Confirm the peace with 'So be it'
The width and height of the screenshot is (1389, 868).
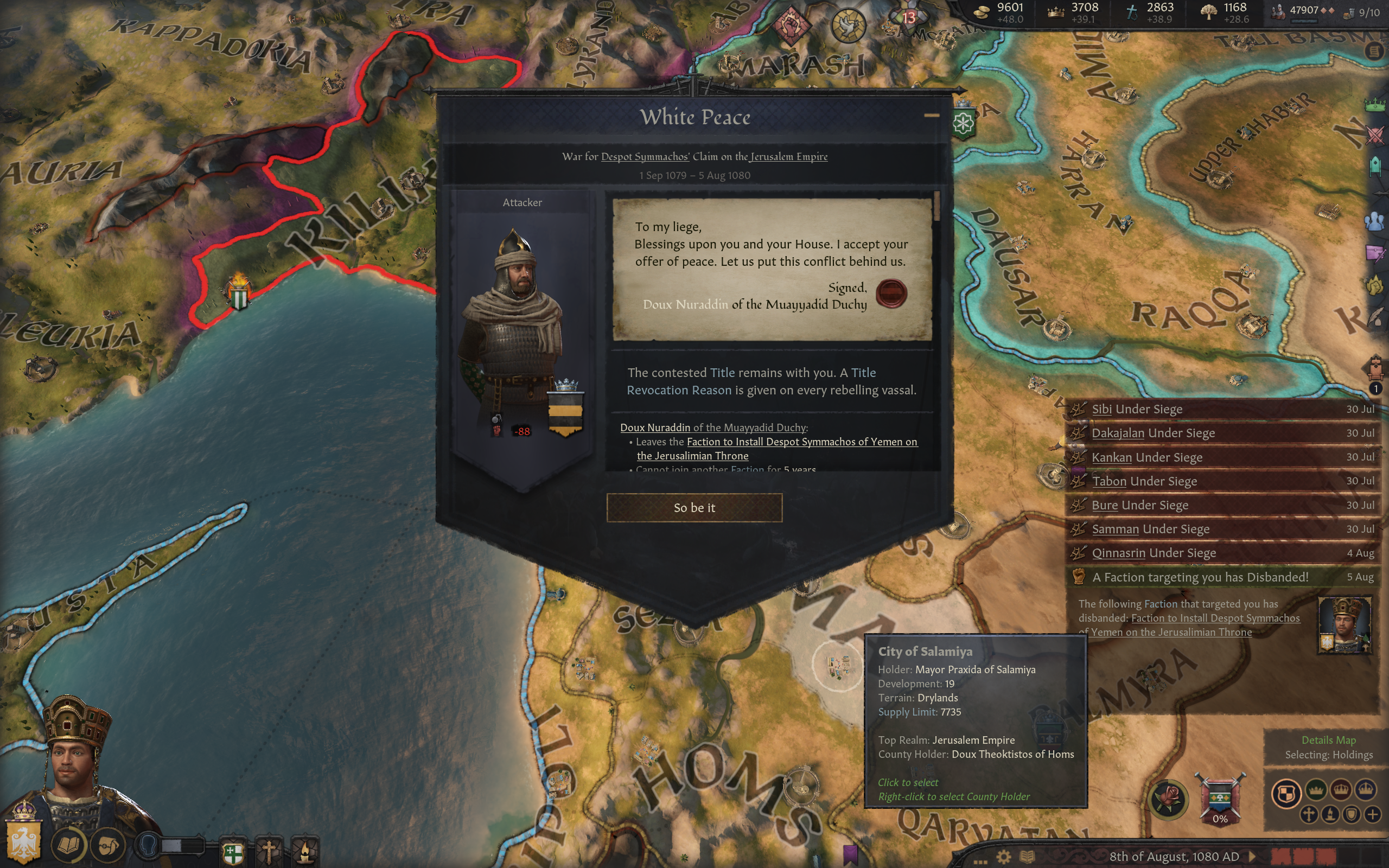pos(694,507)
